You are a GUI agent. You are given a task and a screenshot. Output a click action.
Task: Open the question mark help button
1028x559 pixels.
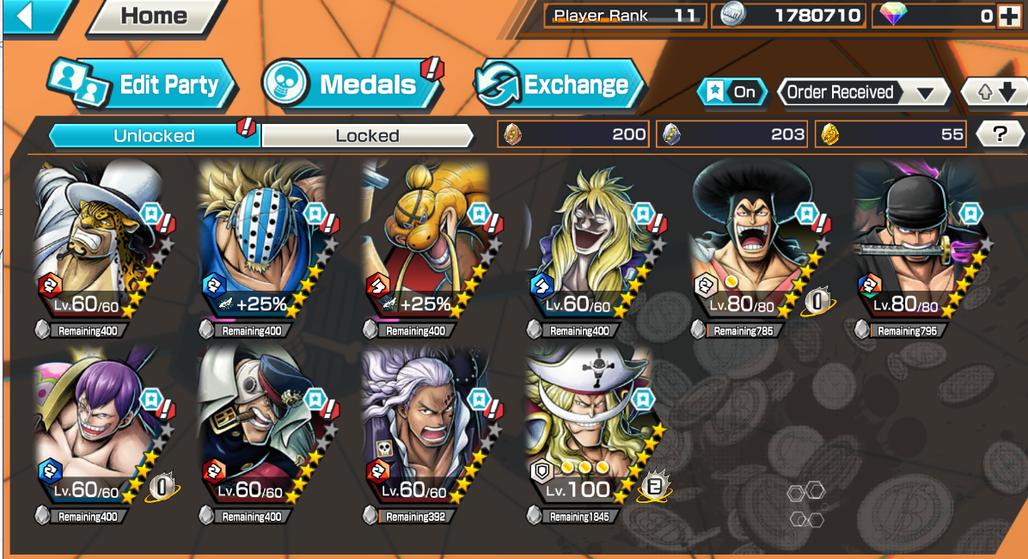point(992,134)
